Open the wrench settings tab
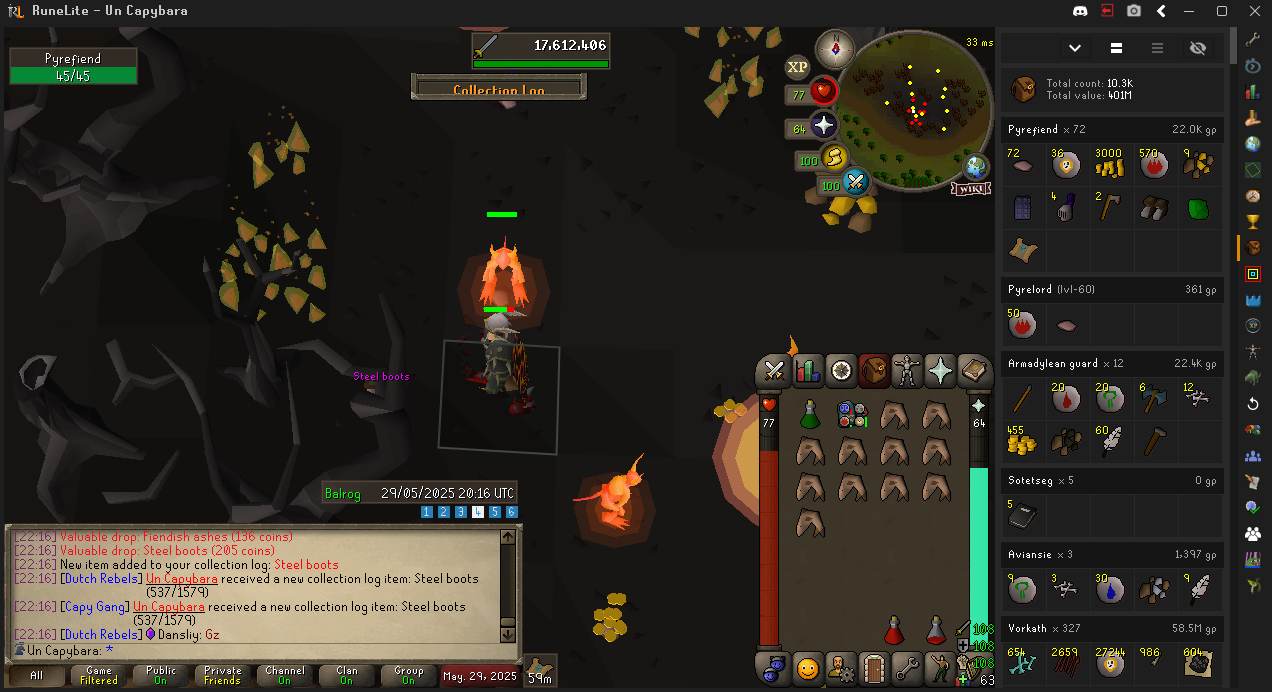 click(907, 667)
